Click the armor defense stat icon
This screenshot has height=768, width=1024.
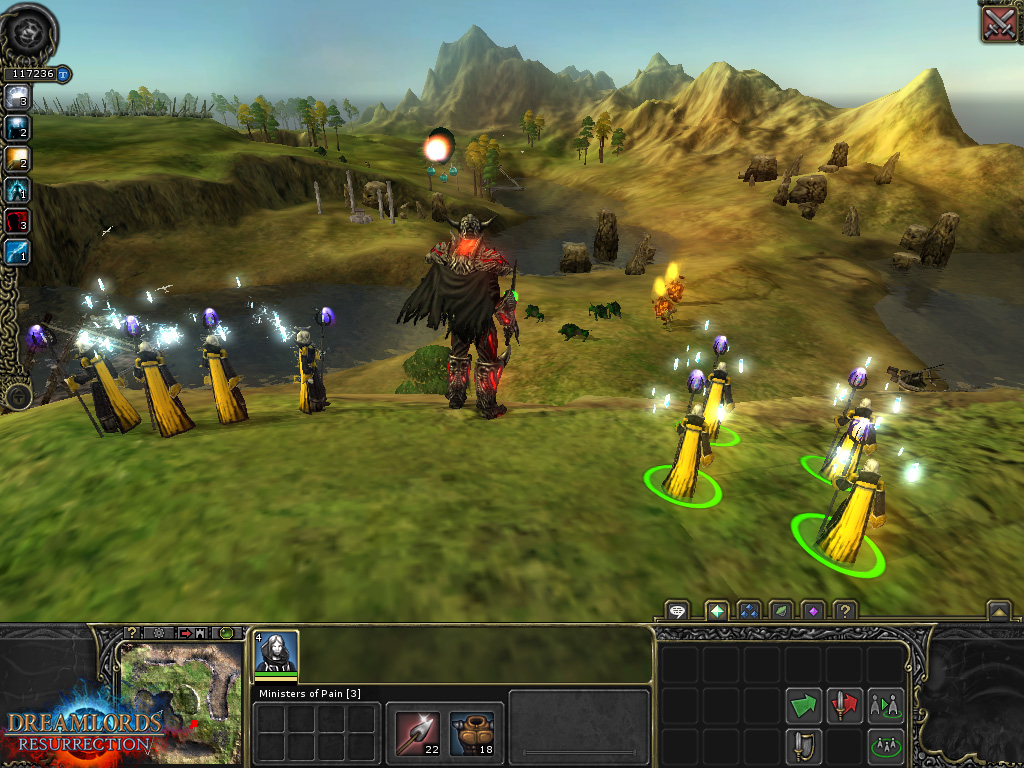click(x=470, y=732)
